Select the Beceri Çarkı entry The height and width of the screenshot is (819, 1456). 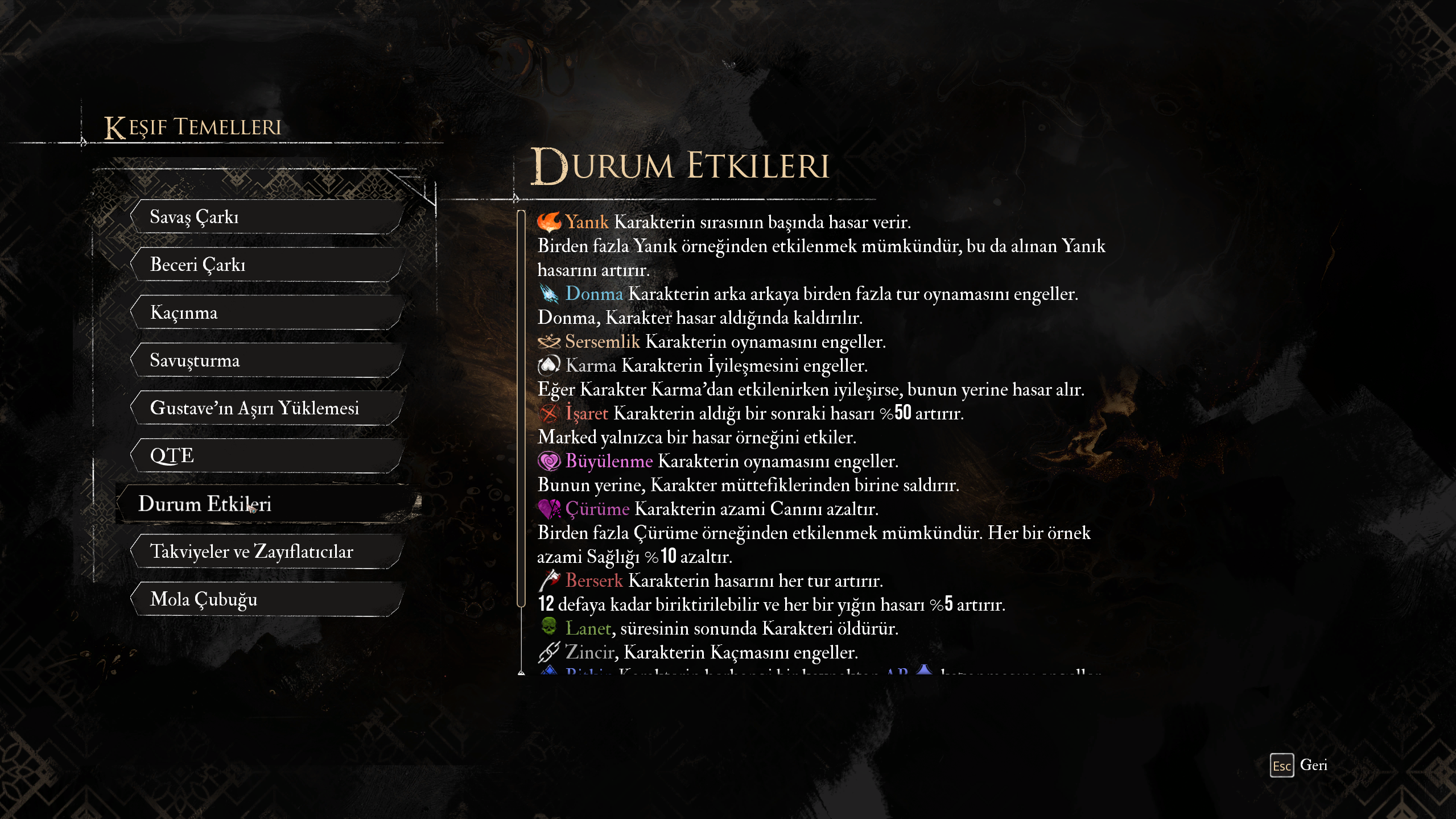coord(267,265)
